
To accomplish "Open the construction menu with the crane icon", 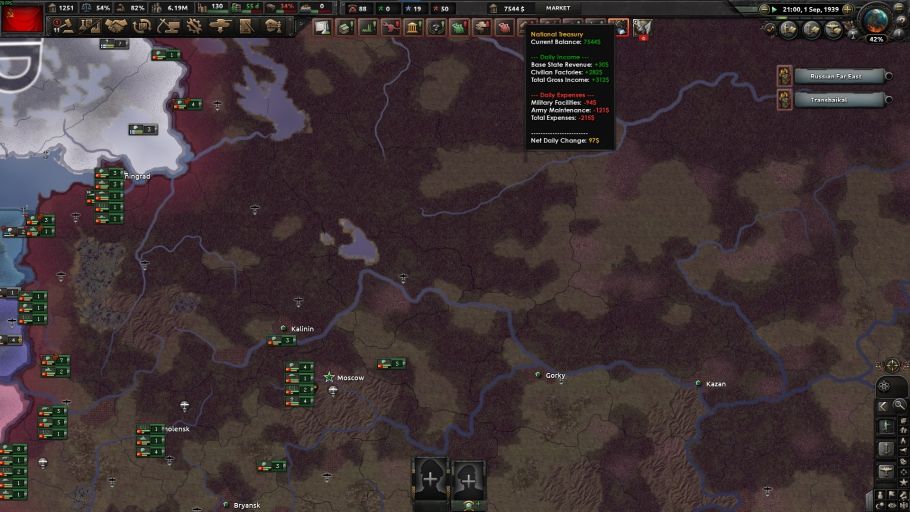I will [168, 26].
